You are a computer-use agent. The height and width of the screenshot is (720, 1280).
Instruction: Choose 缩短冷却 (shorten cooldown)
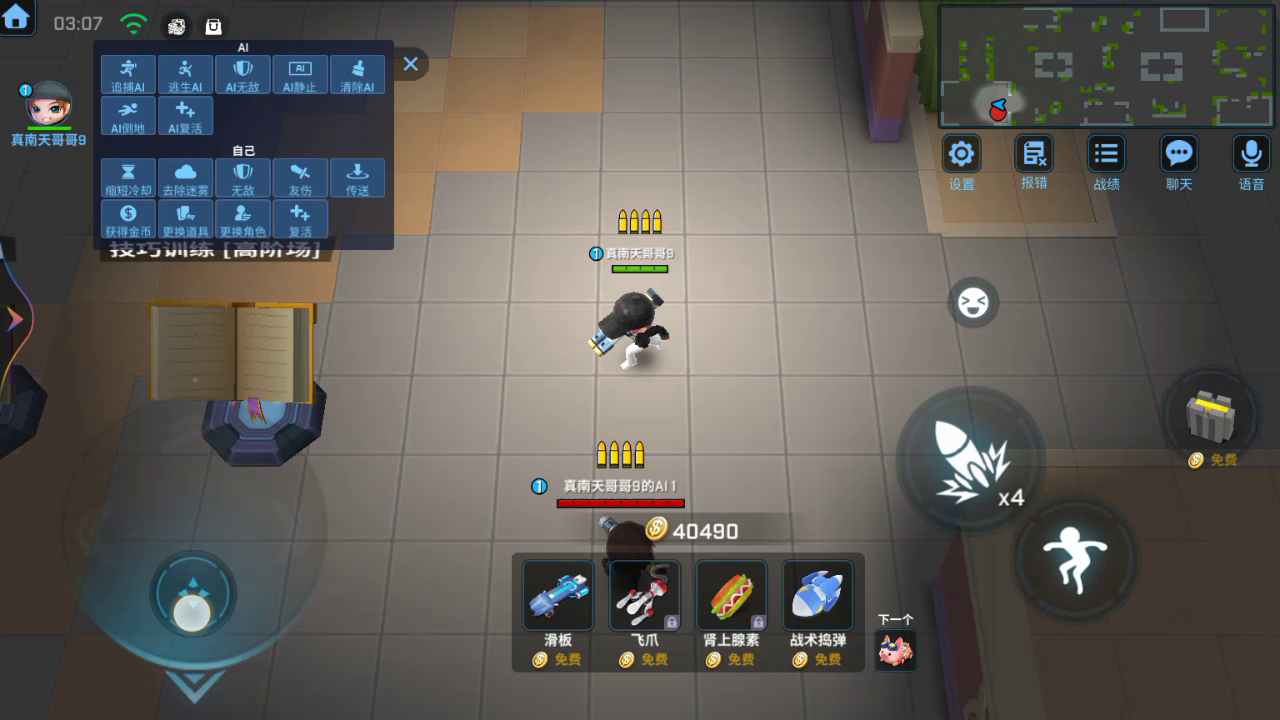click(128, 177)
